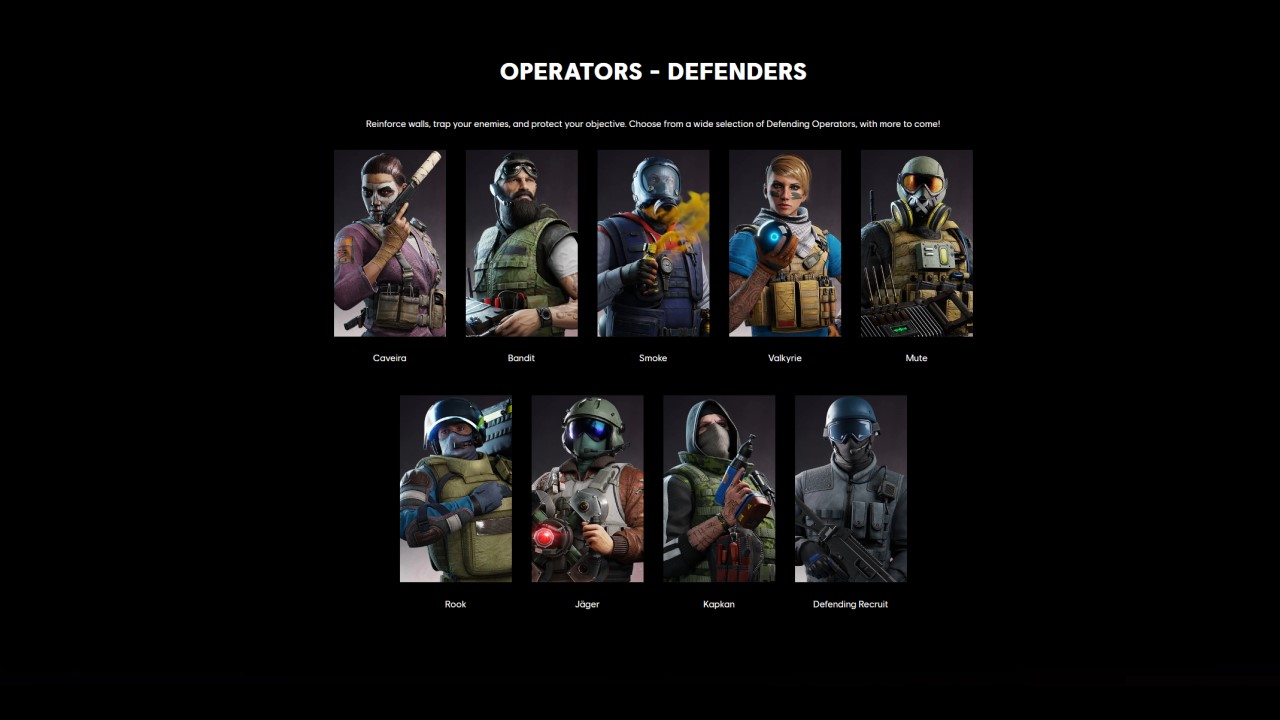The width and height of the screenshot is (1280, 720).
Task: Click the Valkyrie name label
Action: pyautogui.click(x=785, y=358)
